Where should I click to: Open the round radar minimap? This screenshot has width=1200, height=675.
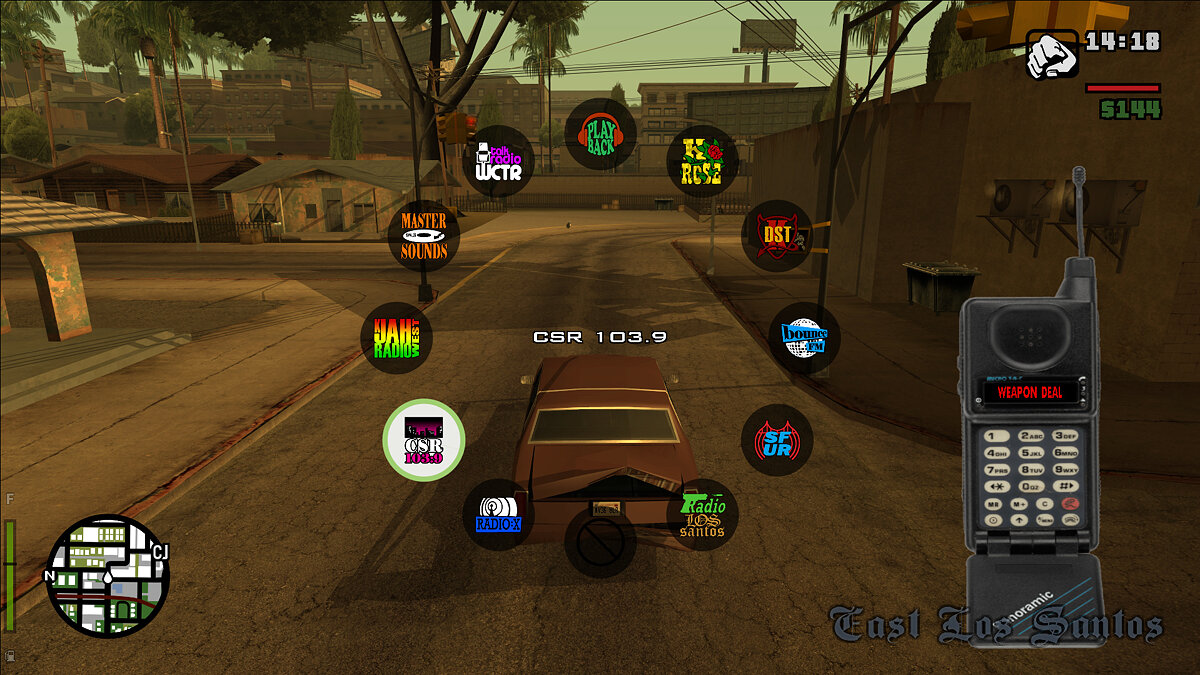tap(108, 576)
